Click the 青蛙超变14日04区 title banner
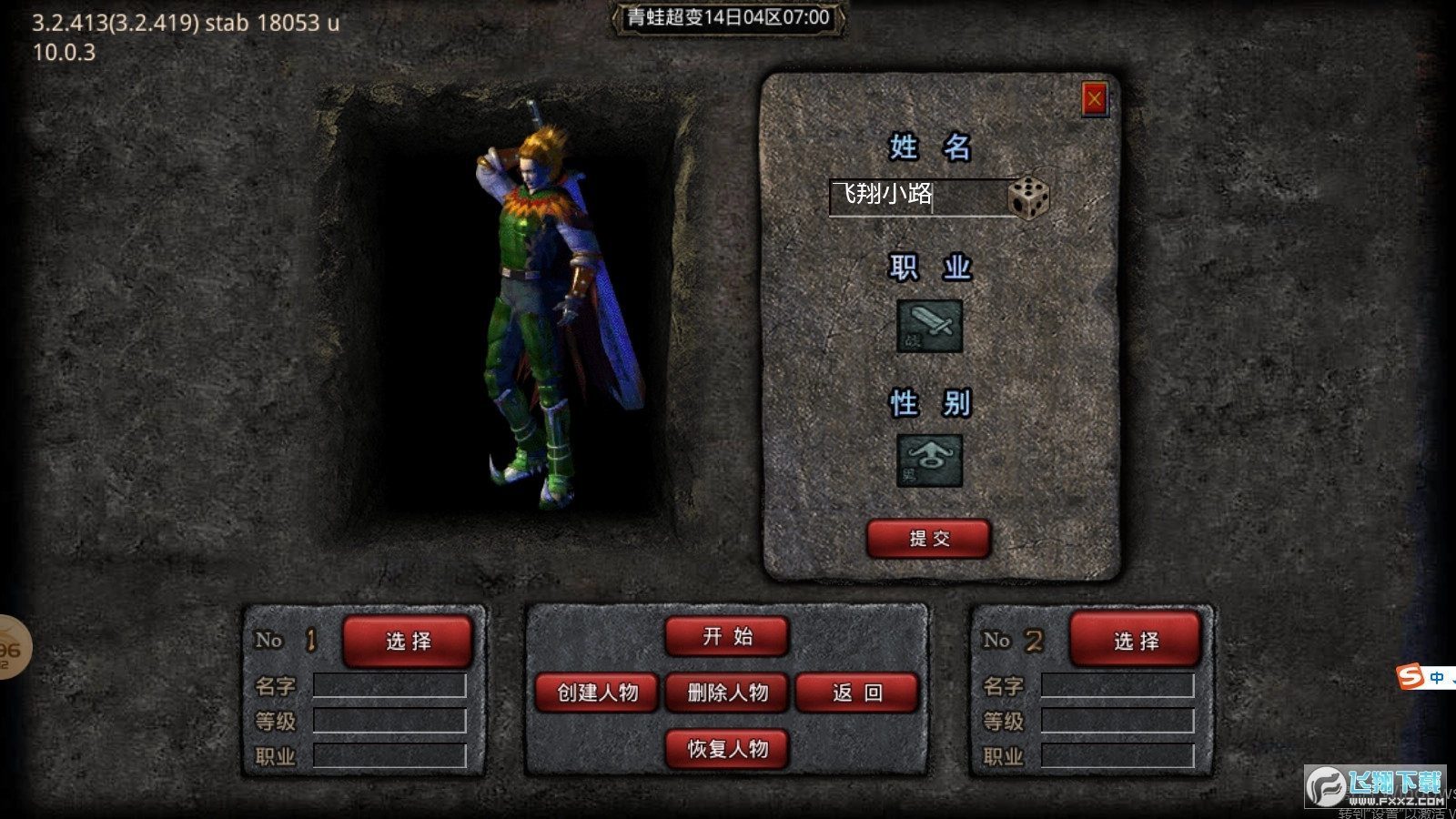This screenshot has width=1456, height=819. click(726, 16)
